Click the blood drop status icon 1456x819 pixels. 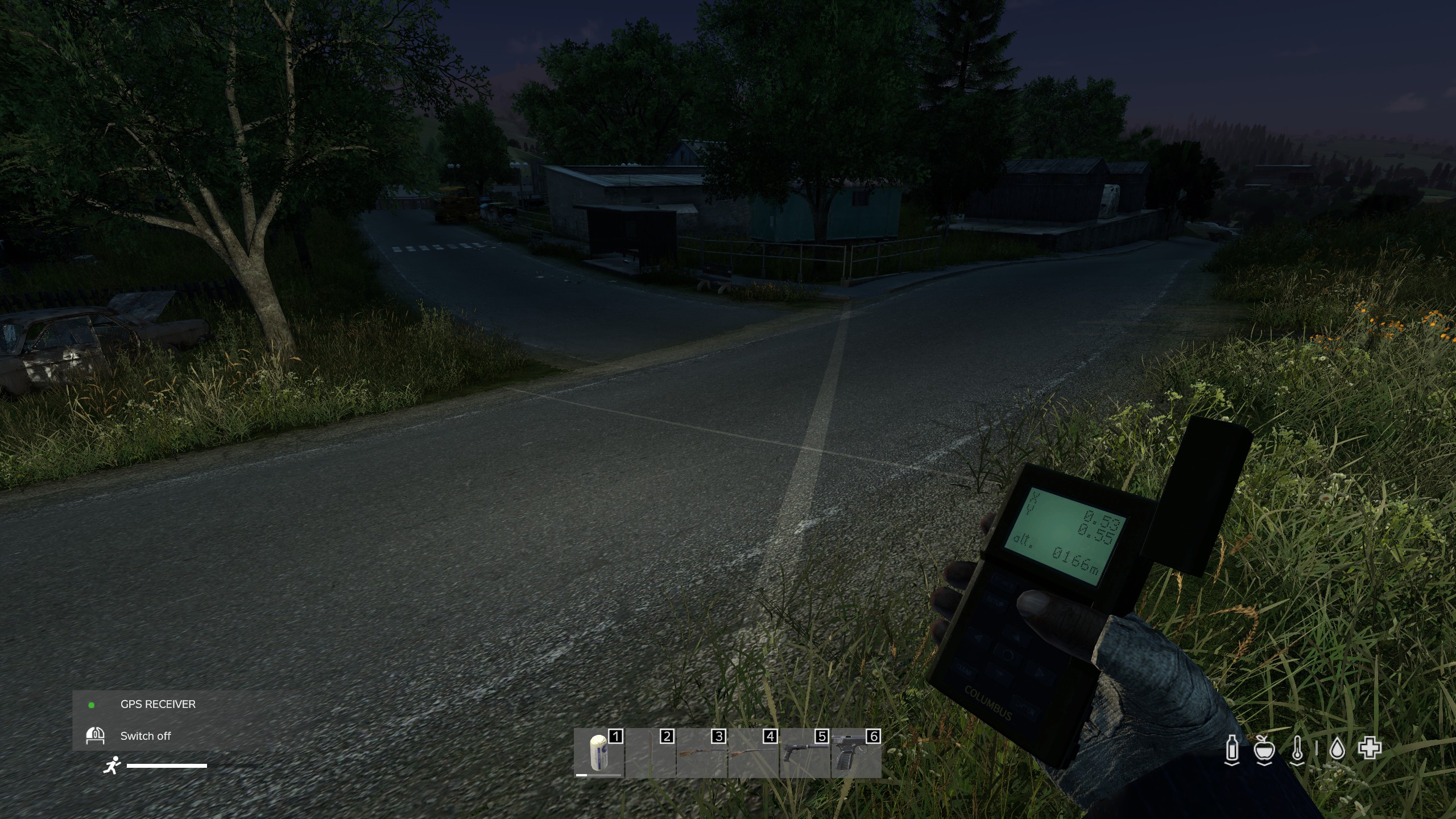coord(1337,750)
